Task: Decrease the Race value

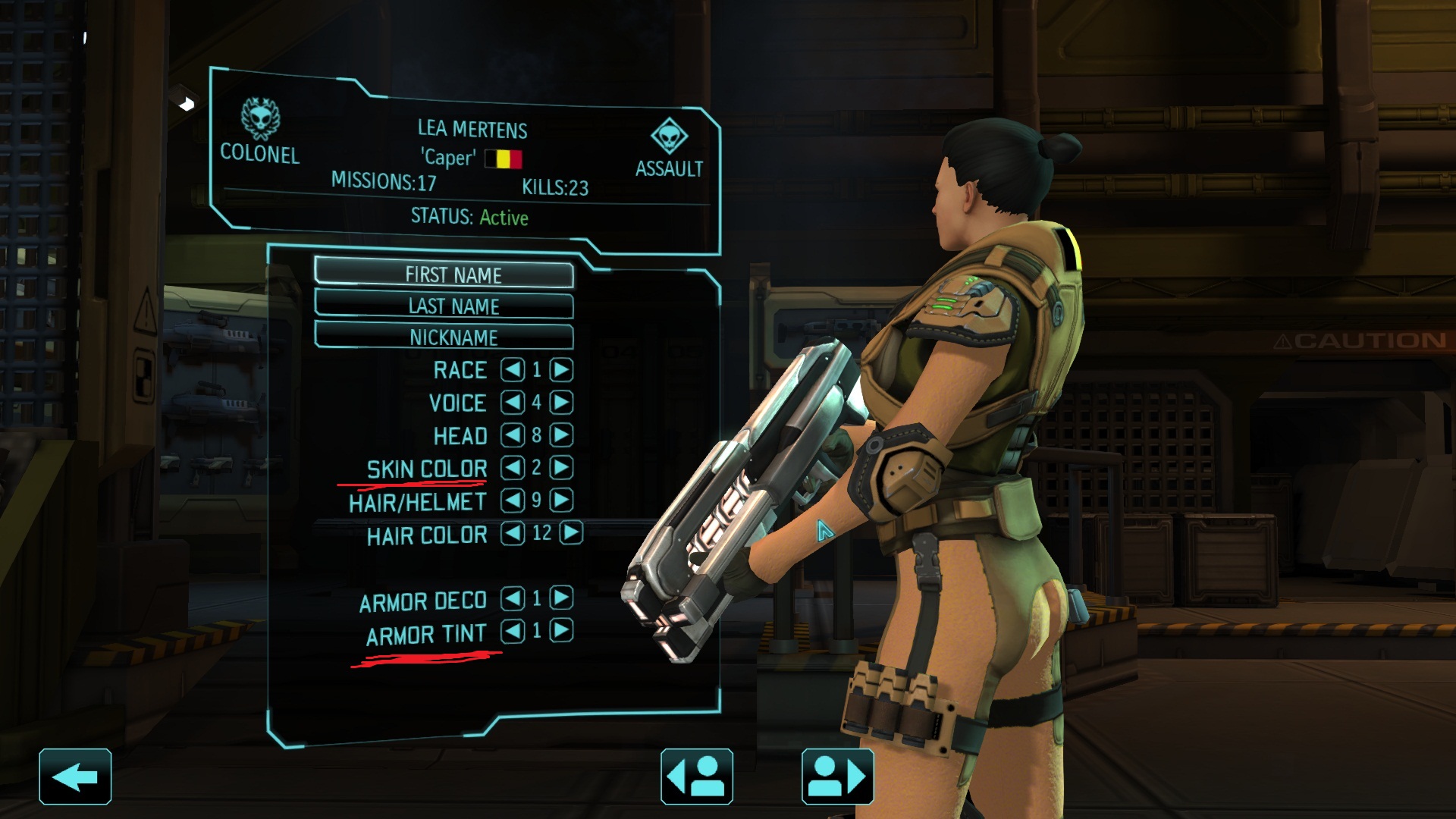Action: pos(513,370)
